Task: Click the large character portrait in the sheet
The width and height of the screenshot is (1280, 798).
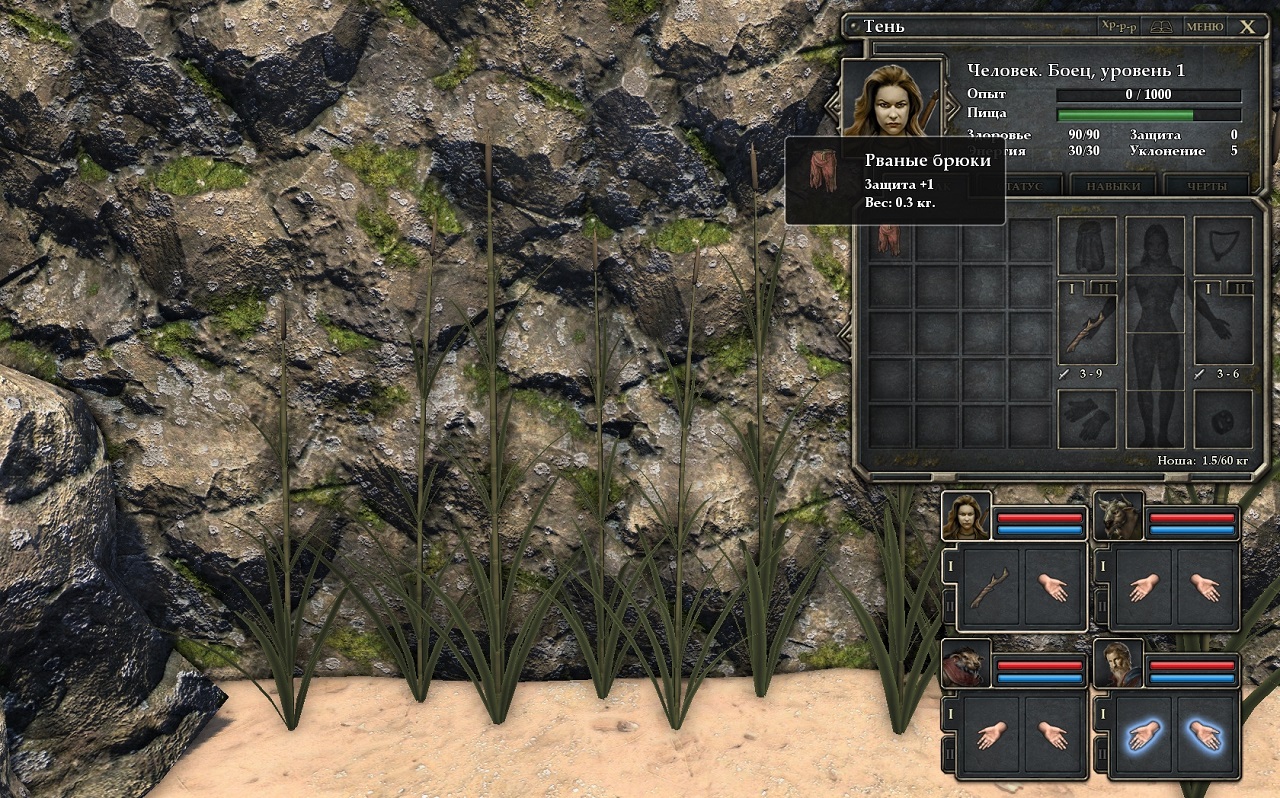Action: click(x=892, y=100)
